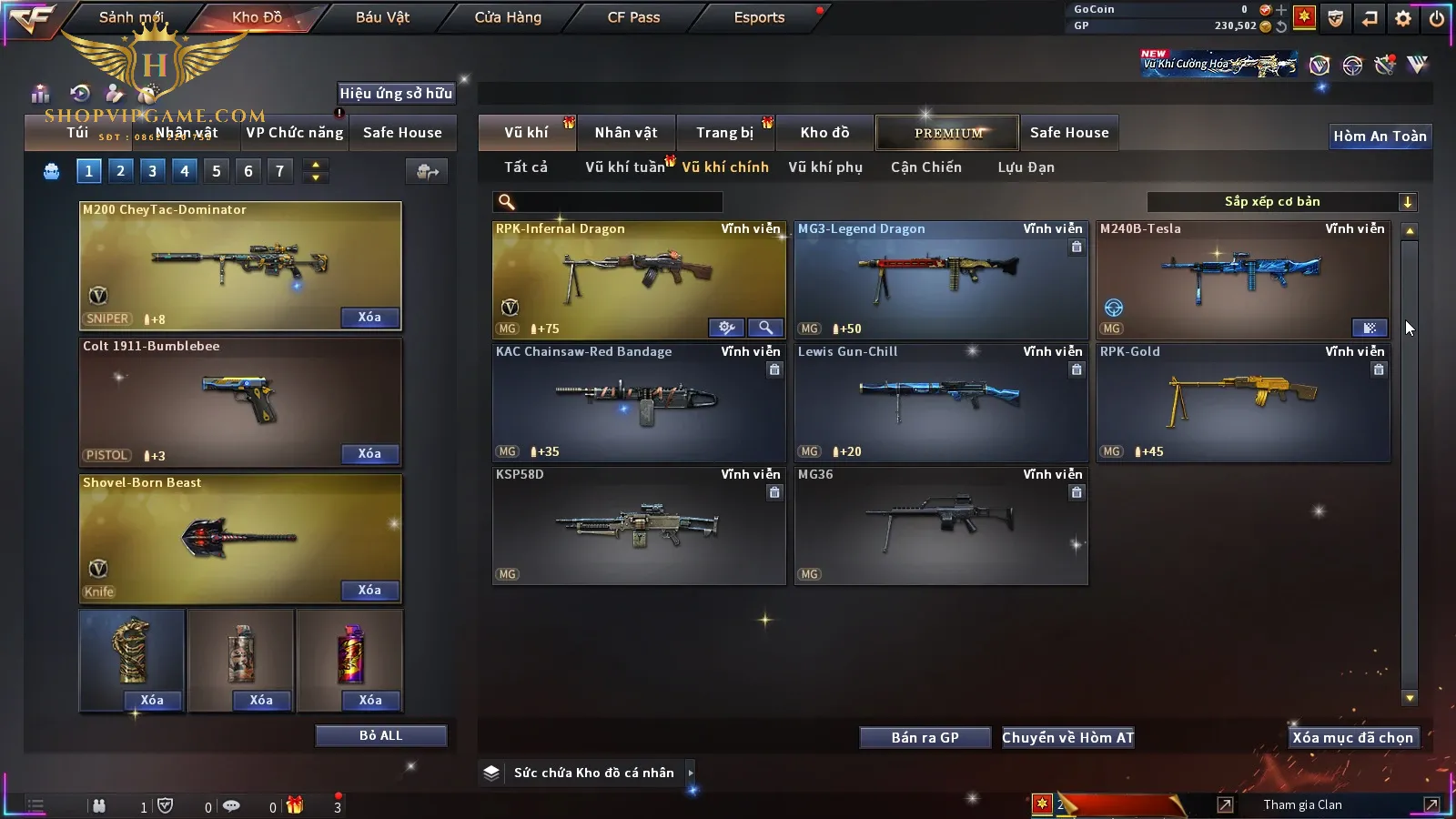Open the Hòm An Toàn safe box
The height and width of the screenshot is (819, 1456).
pos(1380,136)
